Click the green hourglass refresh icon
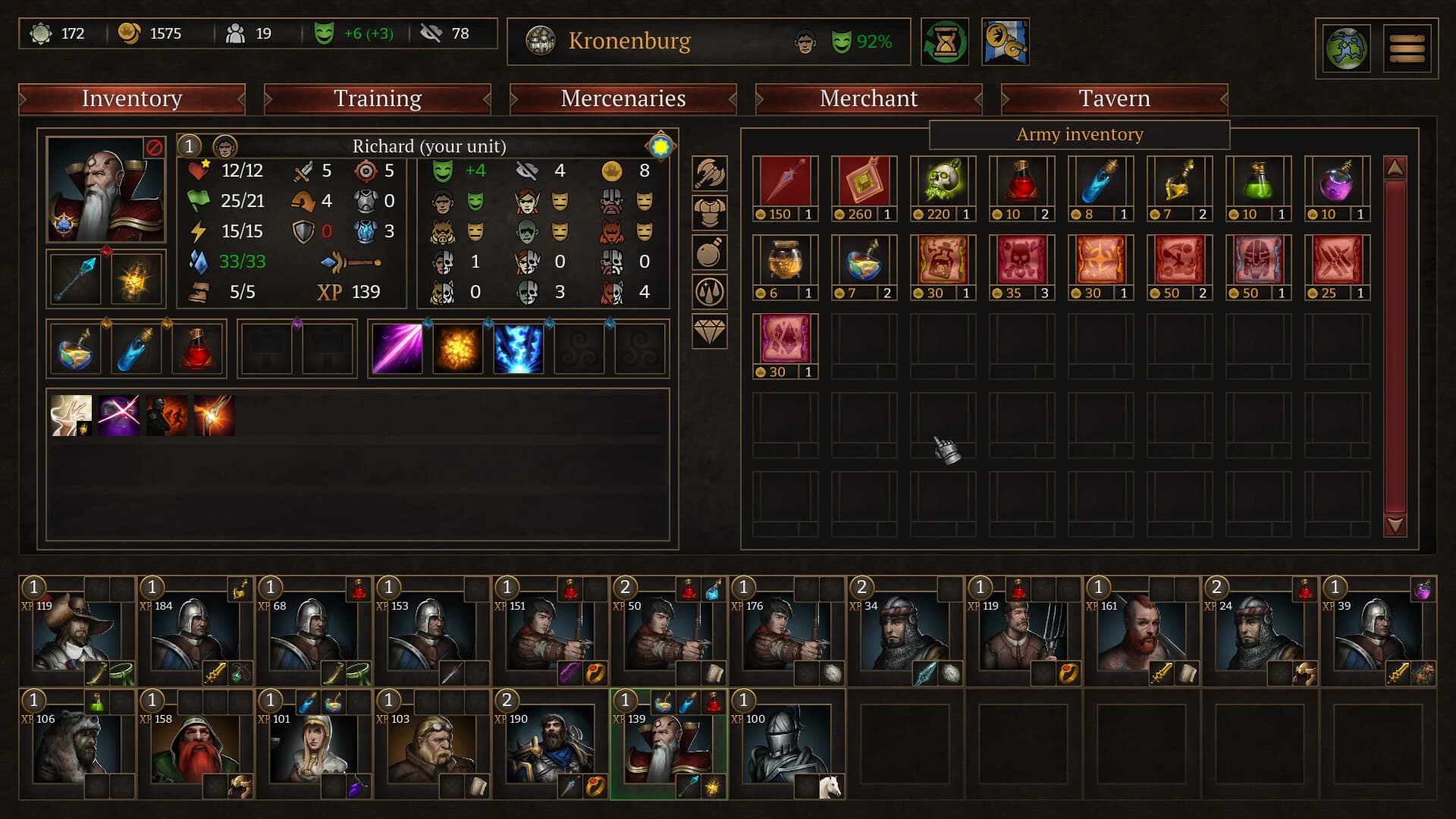1456x819 pixels. pyautogui.click(x=945, y=42)
